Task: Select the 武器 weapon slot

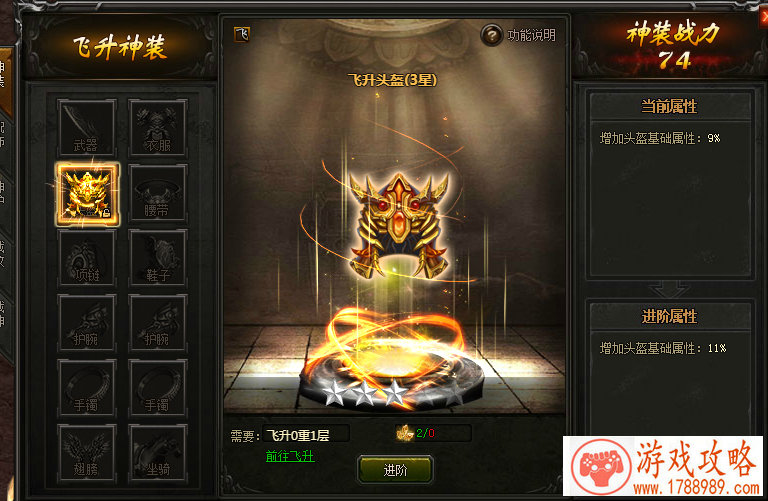Action: (86, 127)
